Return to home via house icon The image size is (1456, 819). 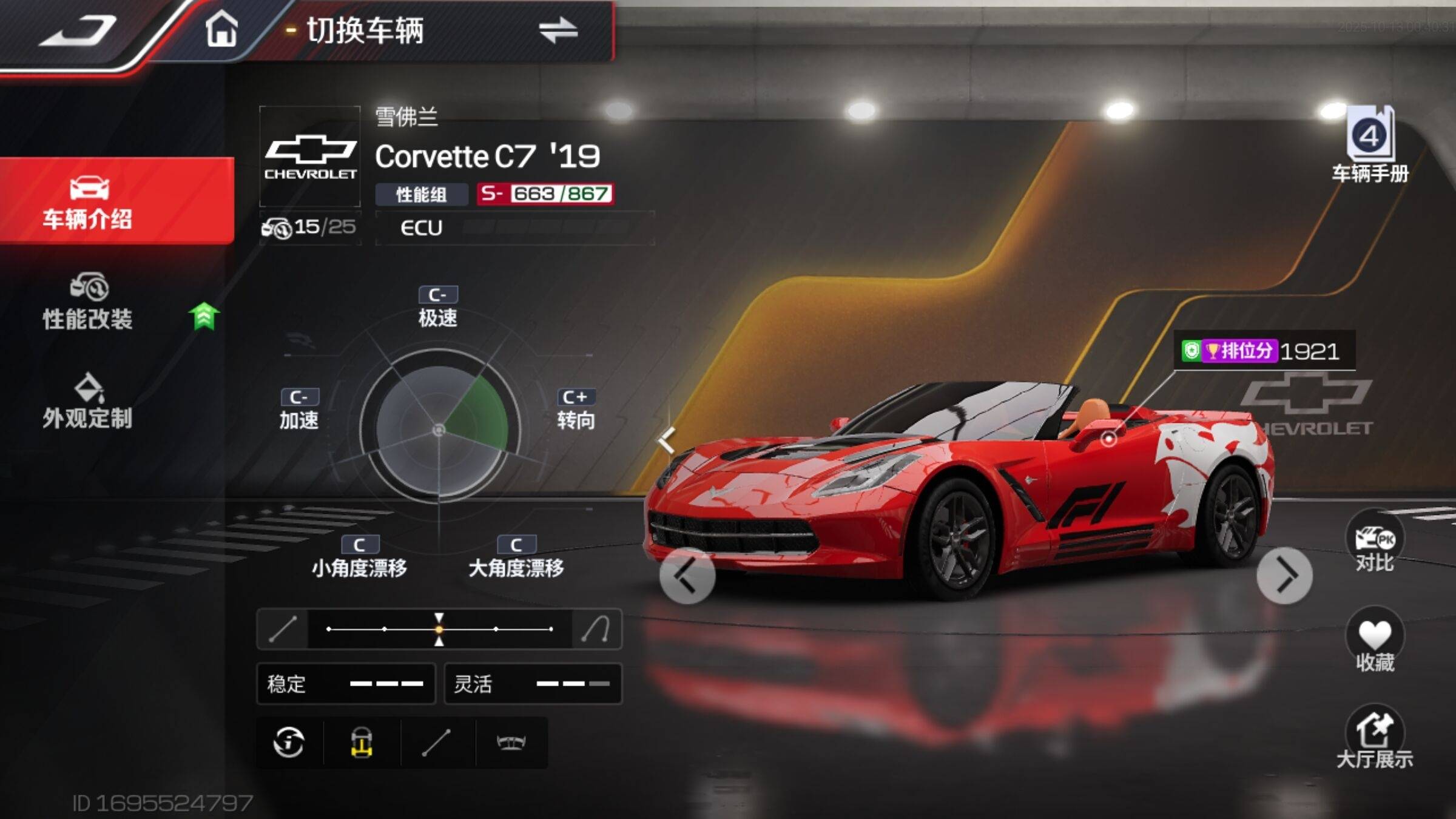click(x=221, y=29)
